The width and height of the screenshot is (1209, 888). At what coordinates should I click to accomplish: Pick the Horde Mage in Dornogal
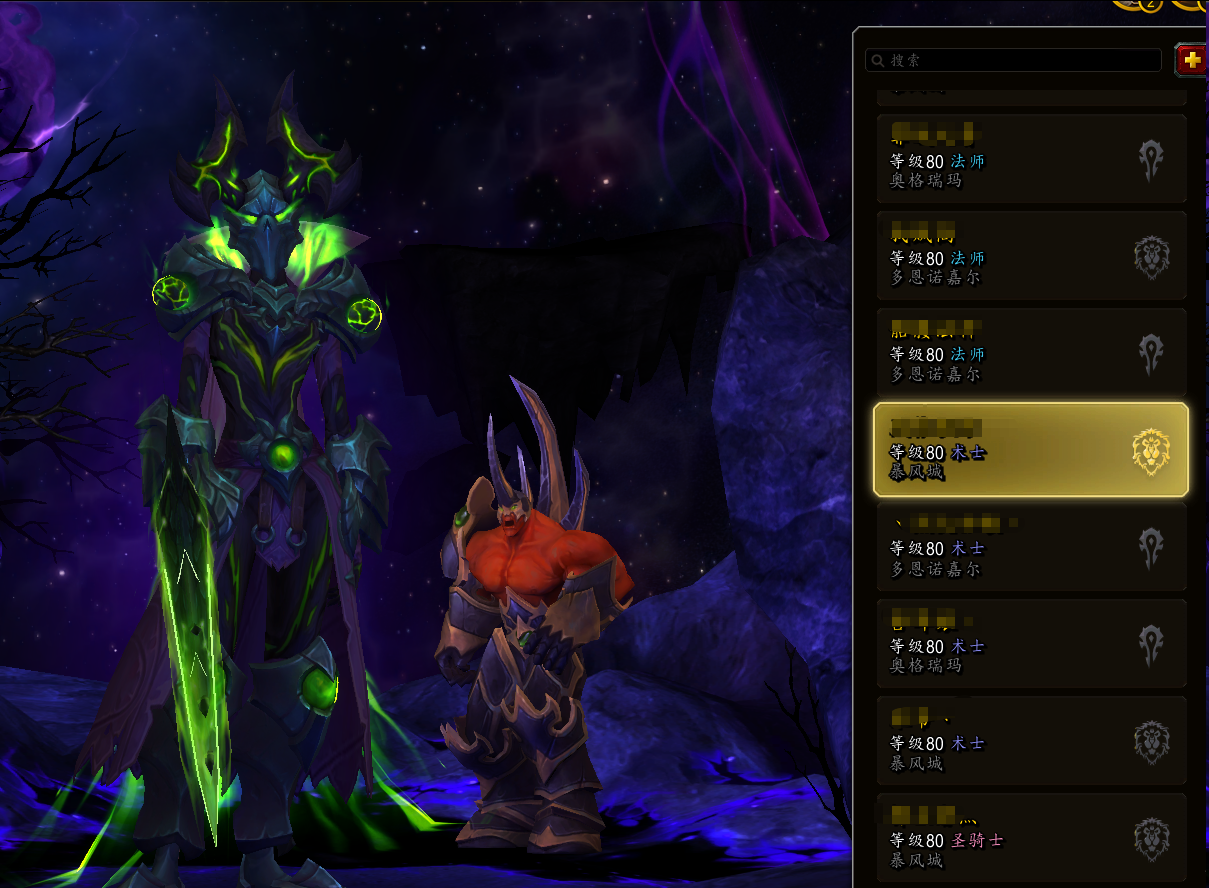point(1031,353)
